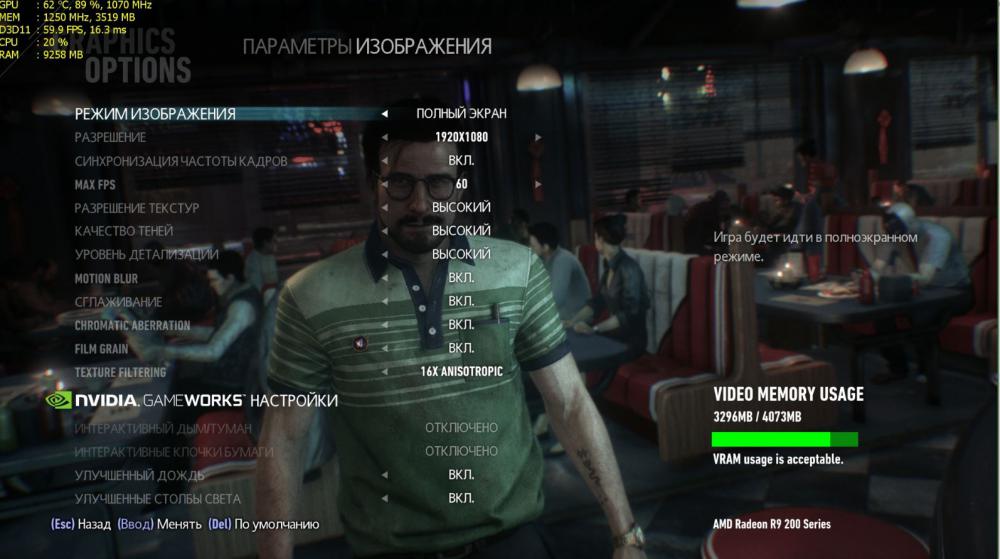
Task: Select Уровень детализации detail level row
Action: point(146,255)
